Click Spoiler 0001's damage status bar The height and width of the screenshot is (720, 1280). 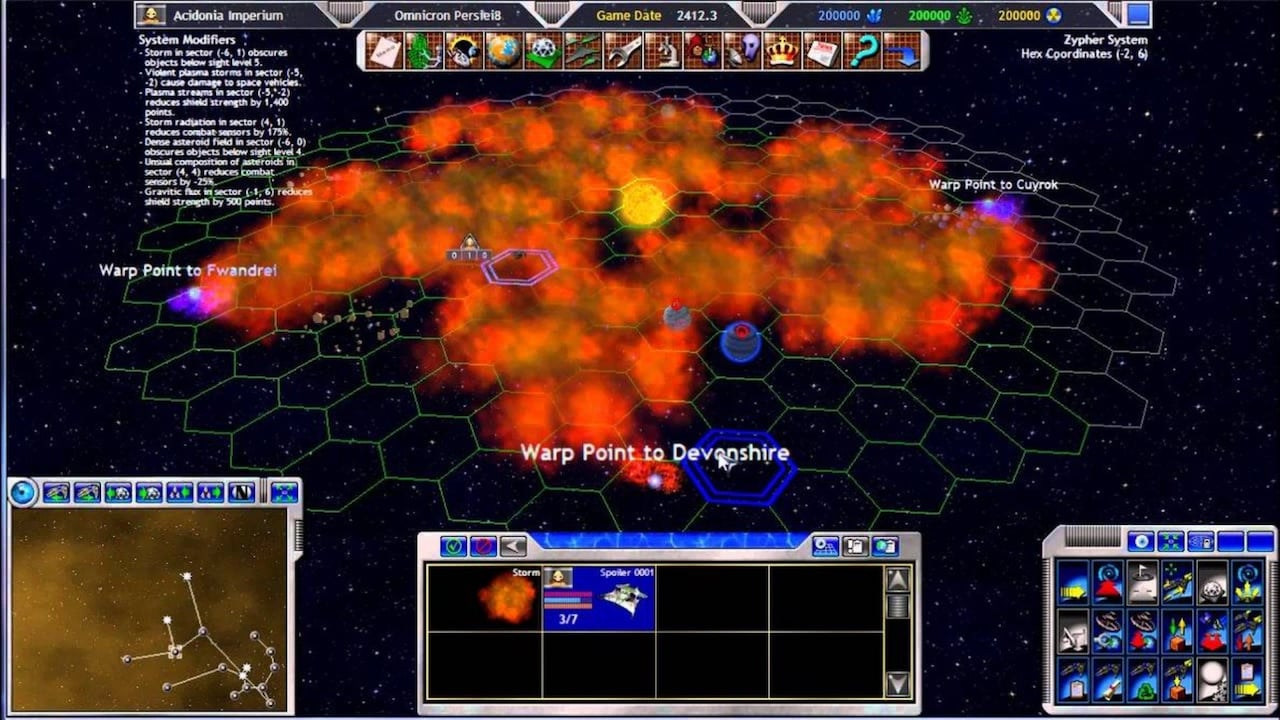click(x=567, y=598)
